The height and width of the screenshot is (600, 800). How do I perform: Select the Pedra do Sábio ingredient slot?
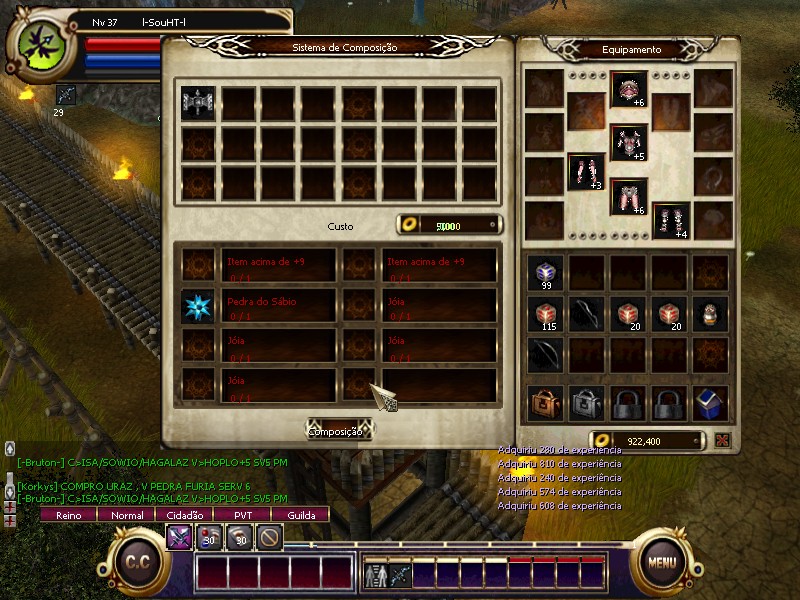[x=197, y=306]
